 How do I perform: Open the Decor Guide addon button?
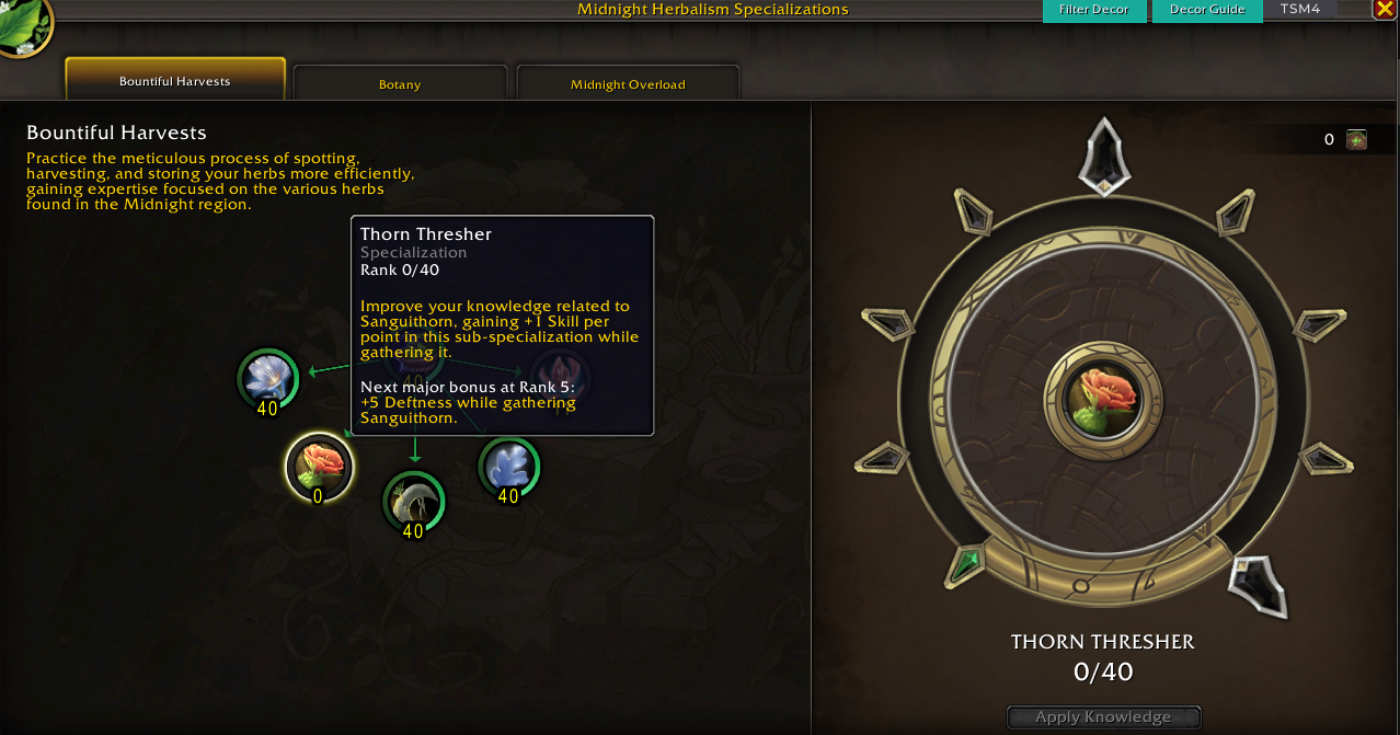click(x=1207, y=10)
